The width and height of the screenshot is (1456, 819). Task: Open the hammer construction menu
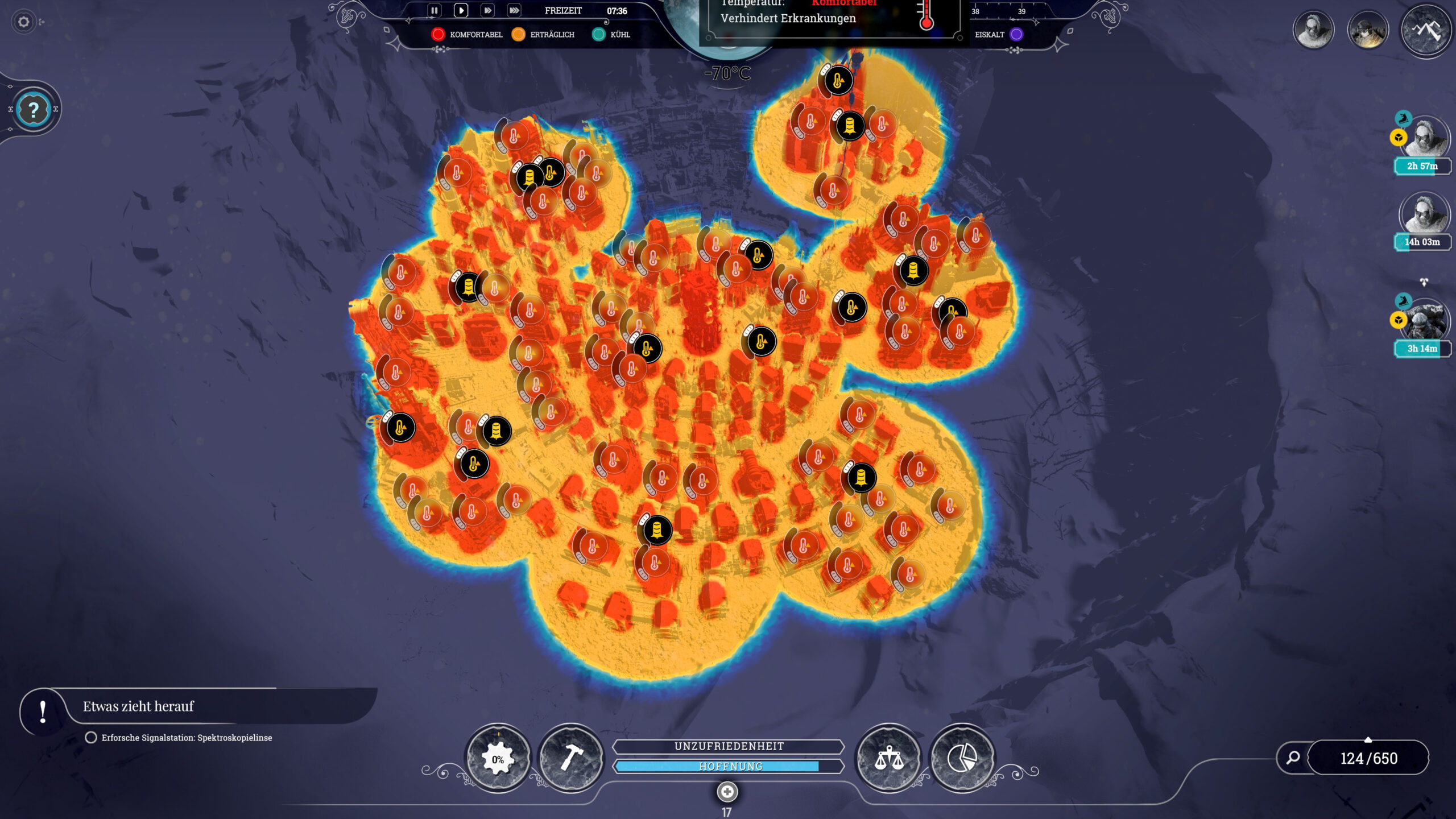click(570, 758)
